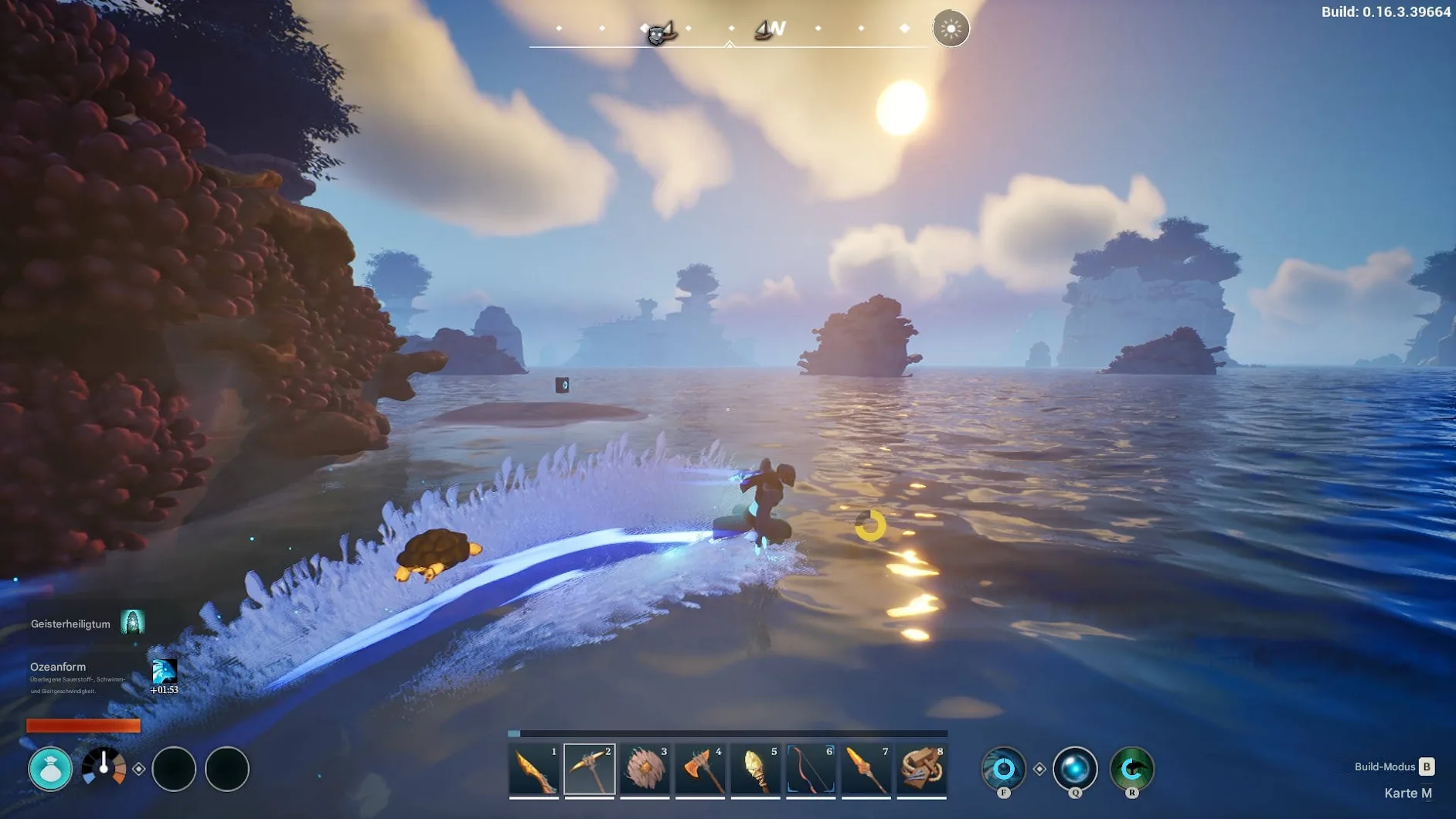Choose the axe in hotbar slot 4

coord(700,770)
